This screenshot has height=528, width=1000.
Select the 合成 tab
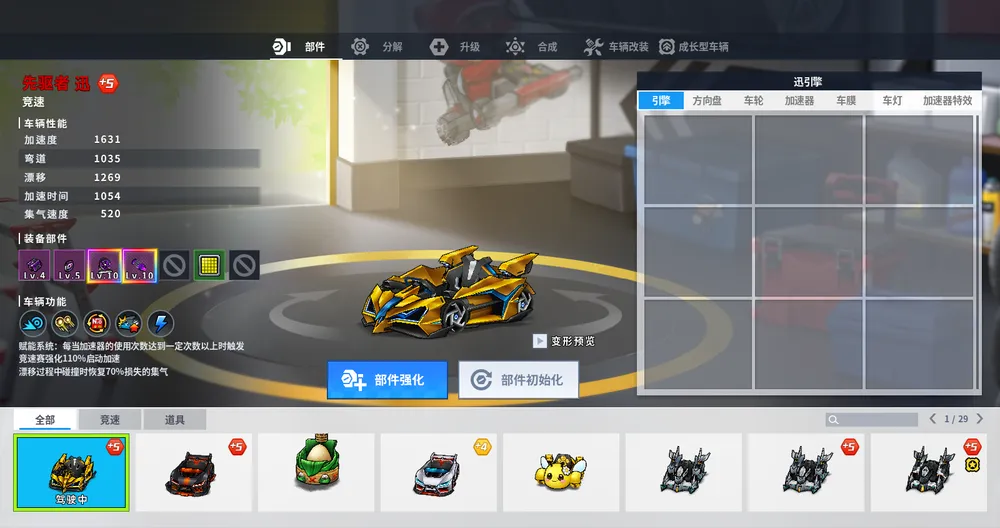click(533, 47)
